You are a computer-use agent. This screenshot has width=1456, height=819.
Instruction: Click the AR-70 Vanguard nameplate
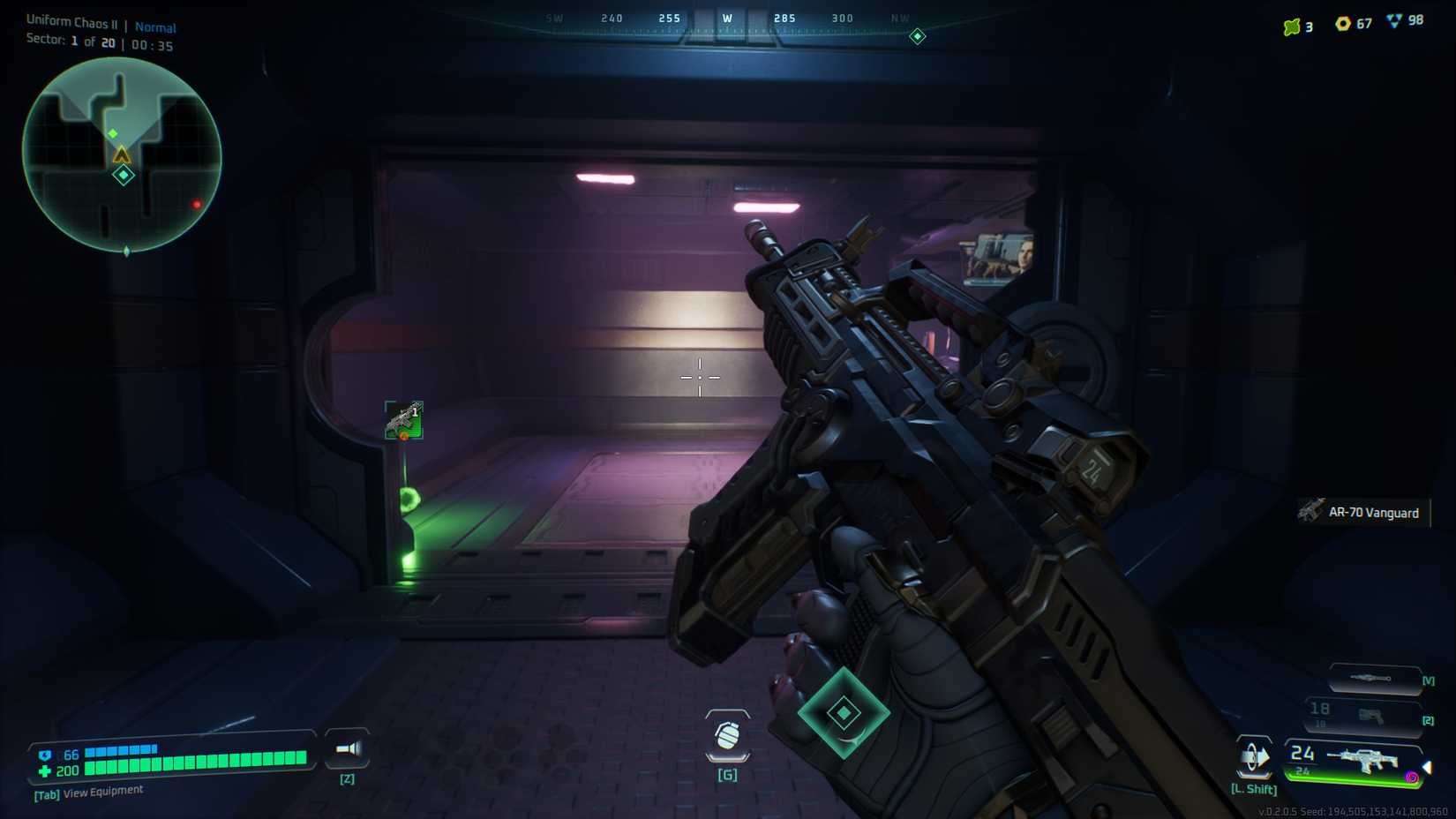click(x=1372, y=513)
